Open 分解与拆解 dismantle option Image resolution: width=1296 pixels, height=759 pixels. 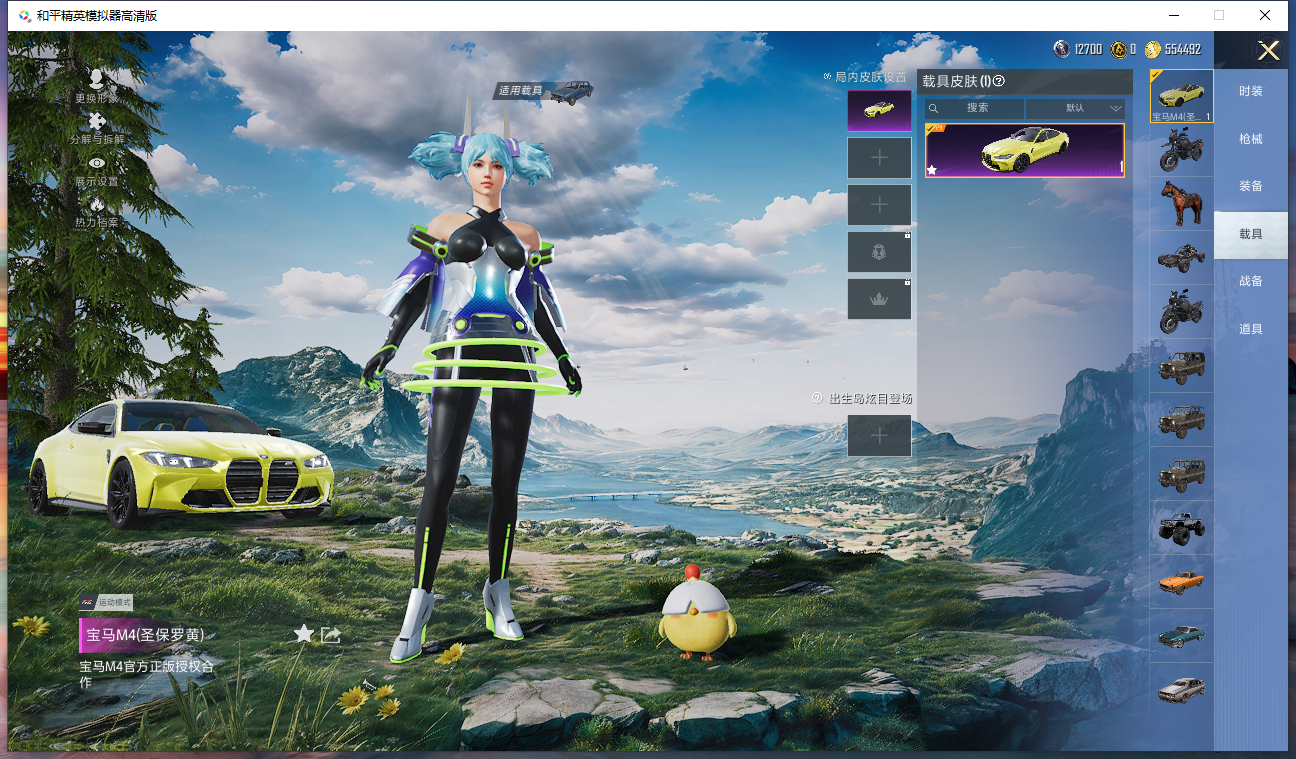pyautogui.click(x=96, y=127)
